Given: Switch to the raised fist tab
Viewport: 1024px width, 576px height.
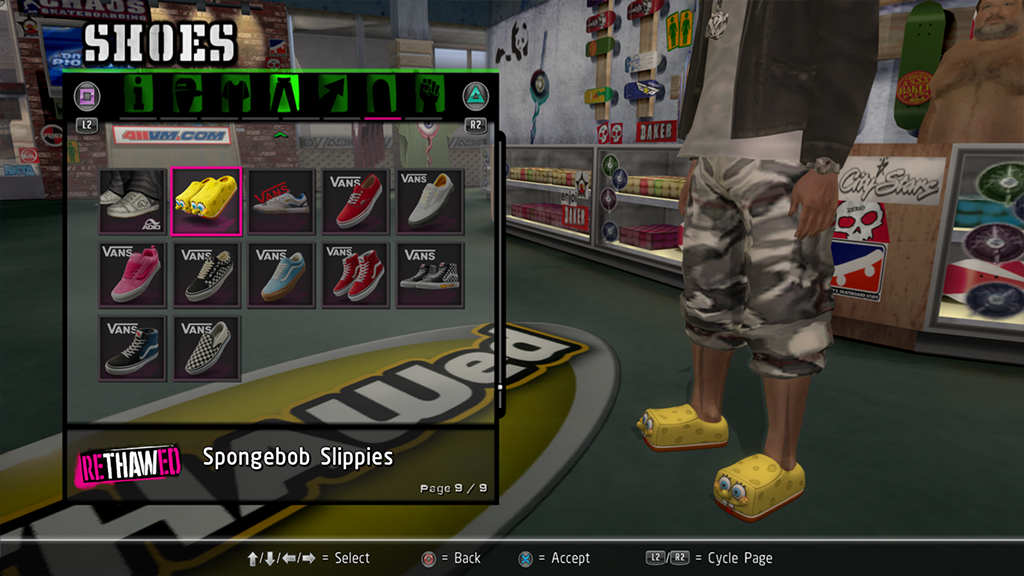Looking at the screenshot, I should coord(429,95).
